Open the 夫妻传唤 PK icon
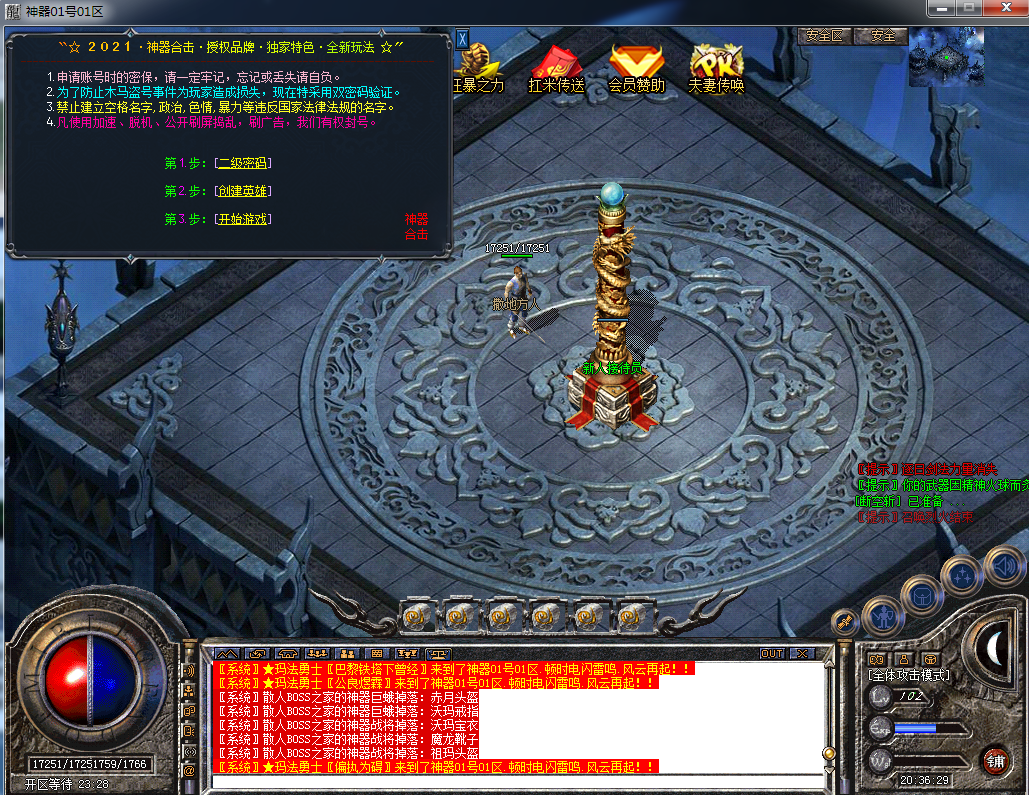Image resolution: width=1029 pixels, height=795 pixels. (717, 66)
